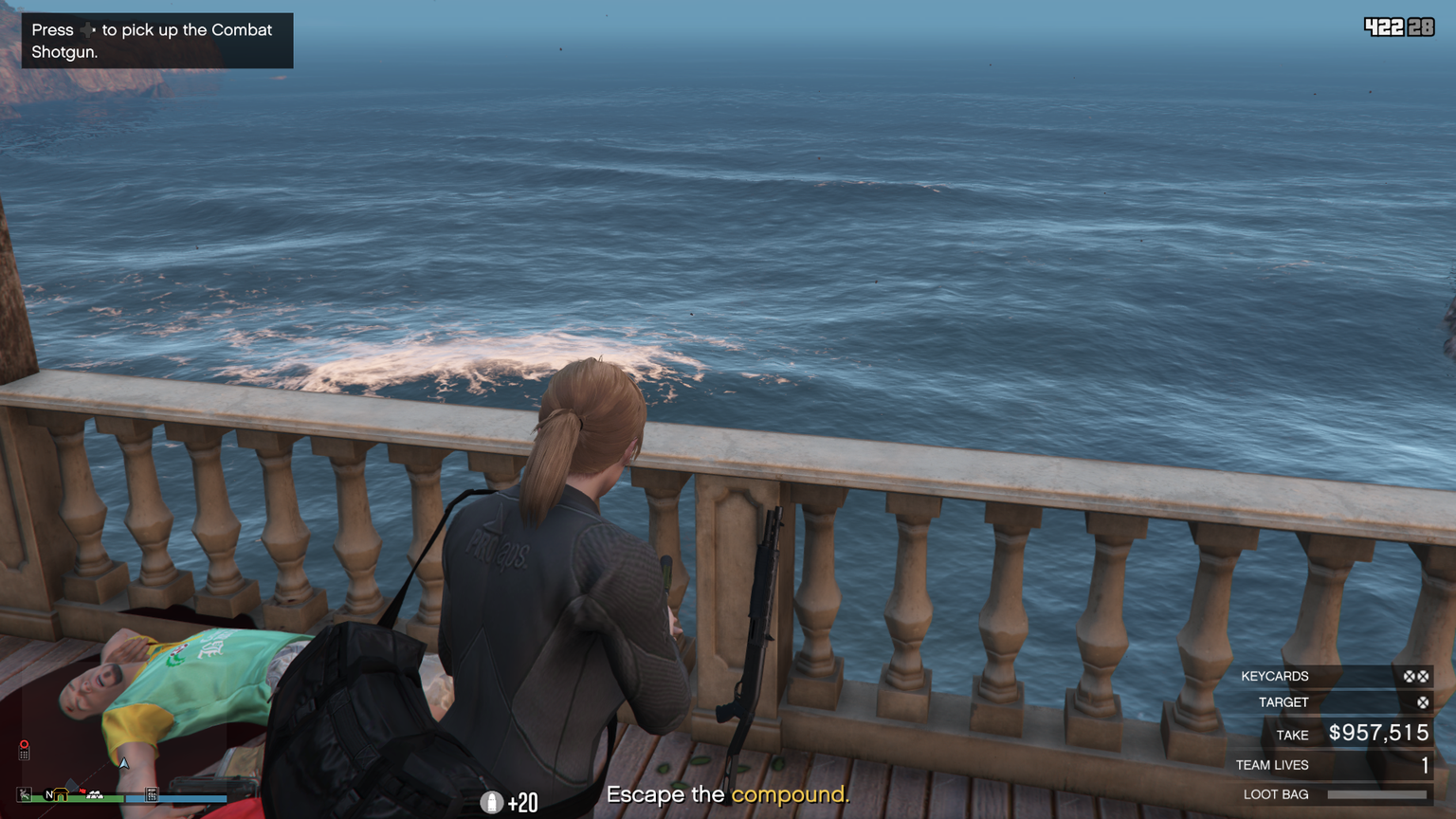Click the north N compass marker

[x=48, y=794]
